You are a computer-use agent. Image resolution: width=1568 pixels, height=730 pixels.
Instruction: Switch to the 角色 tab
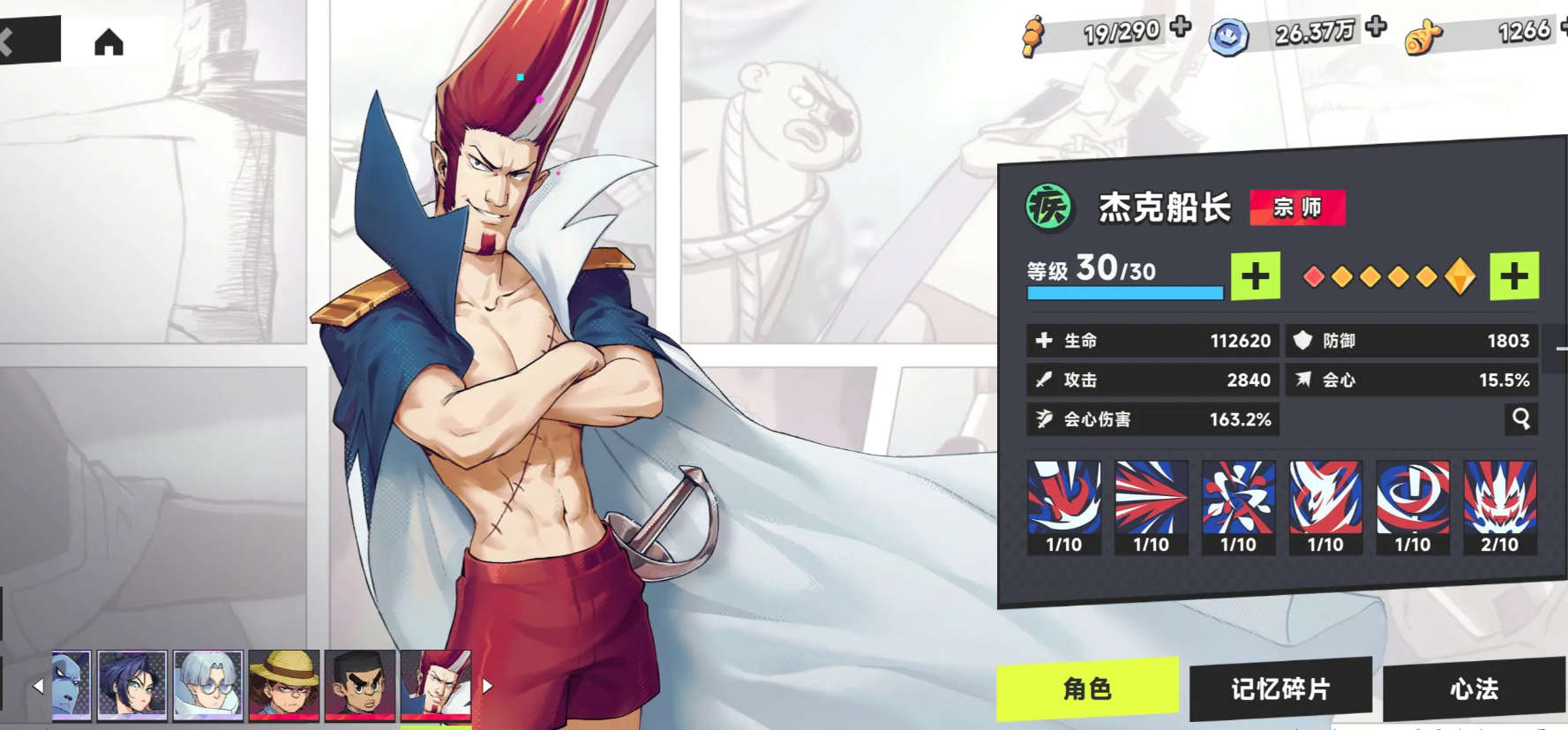(1087, 689)
